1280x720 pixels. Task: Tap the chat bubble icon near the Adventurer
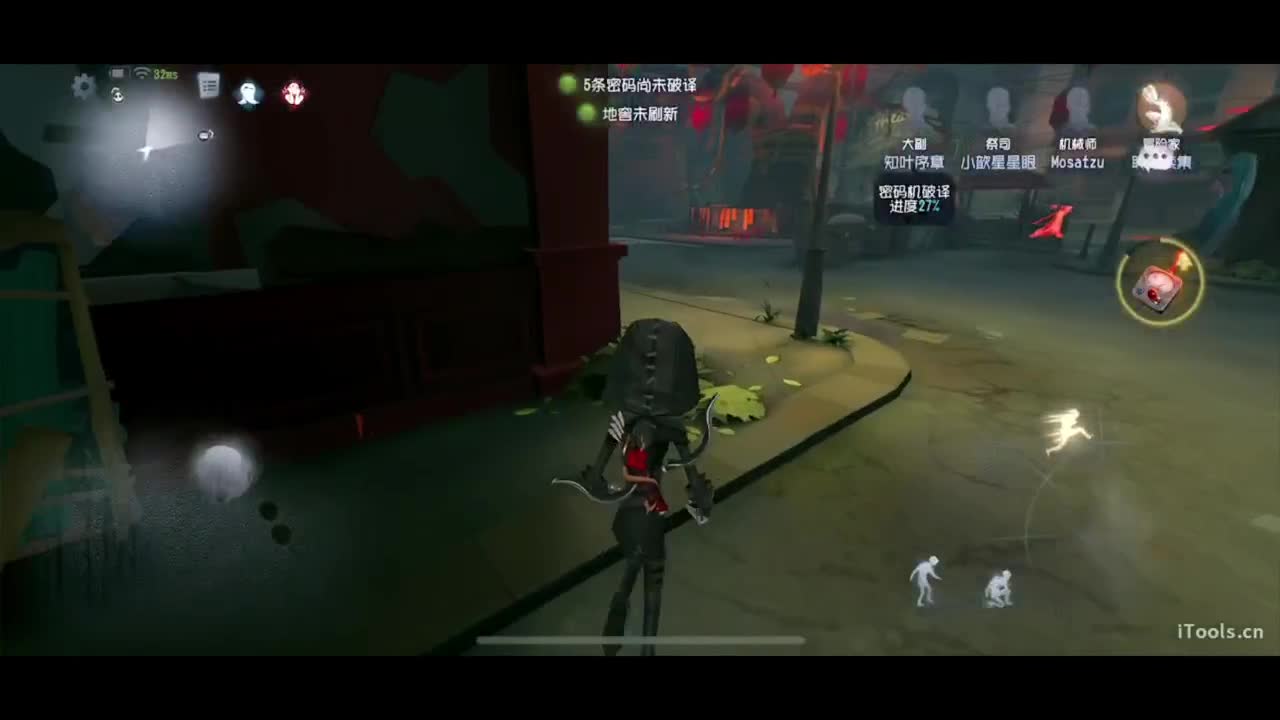point(1154,158)
